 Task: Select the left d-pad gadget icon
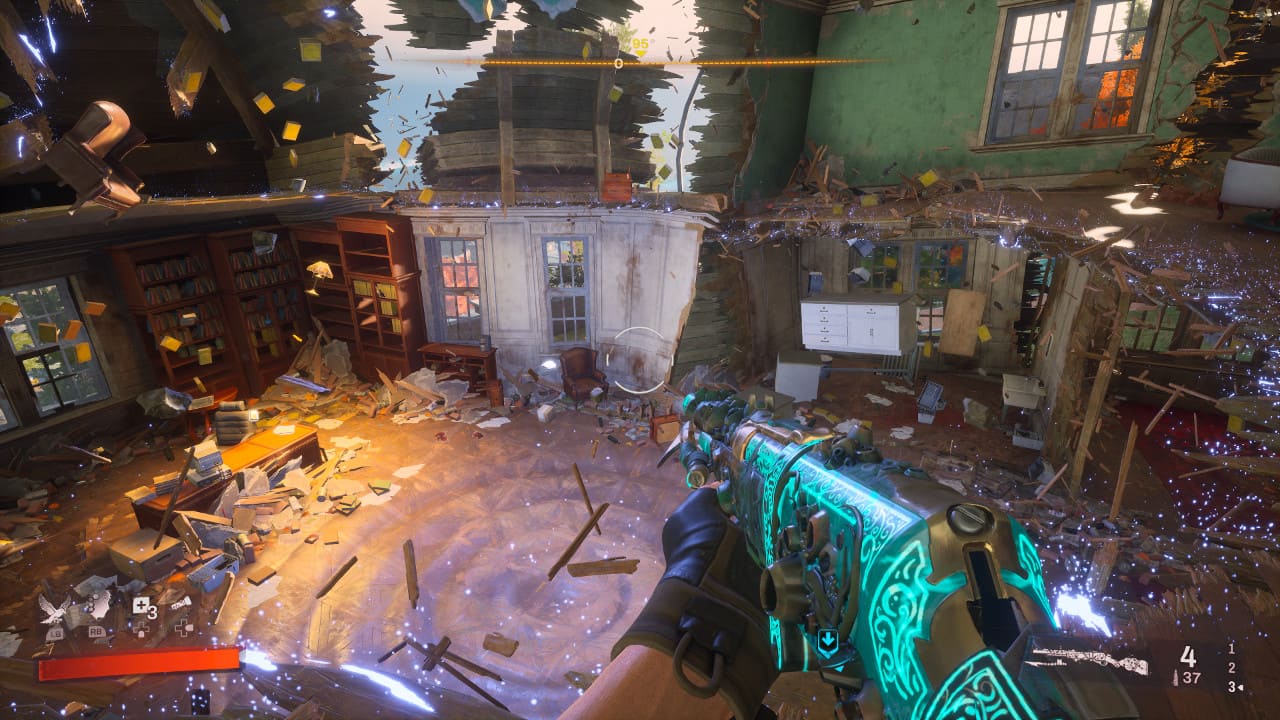(x=142, y=630)
